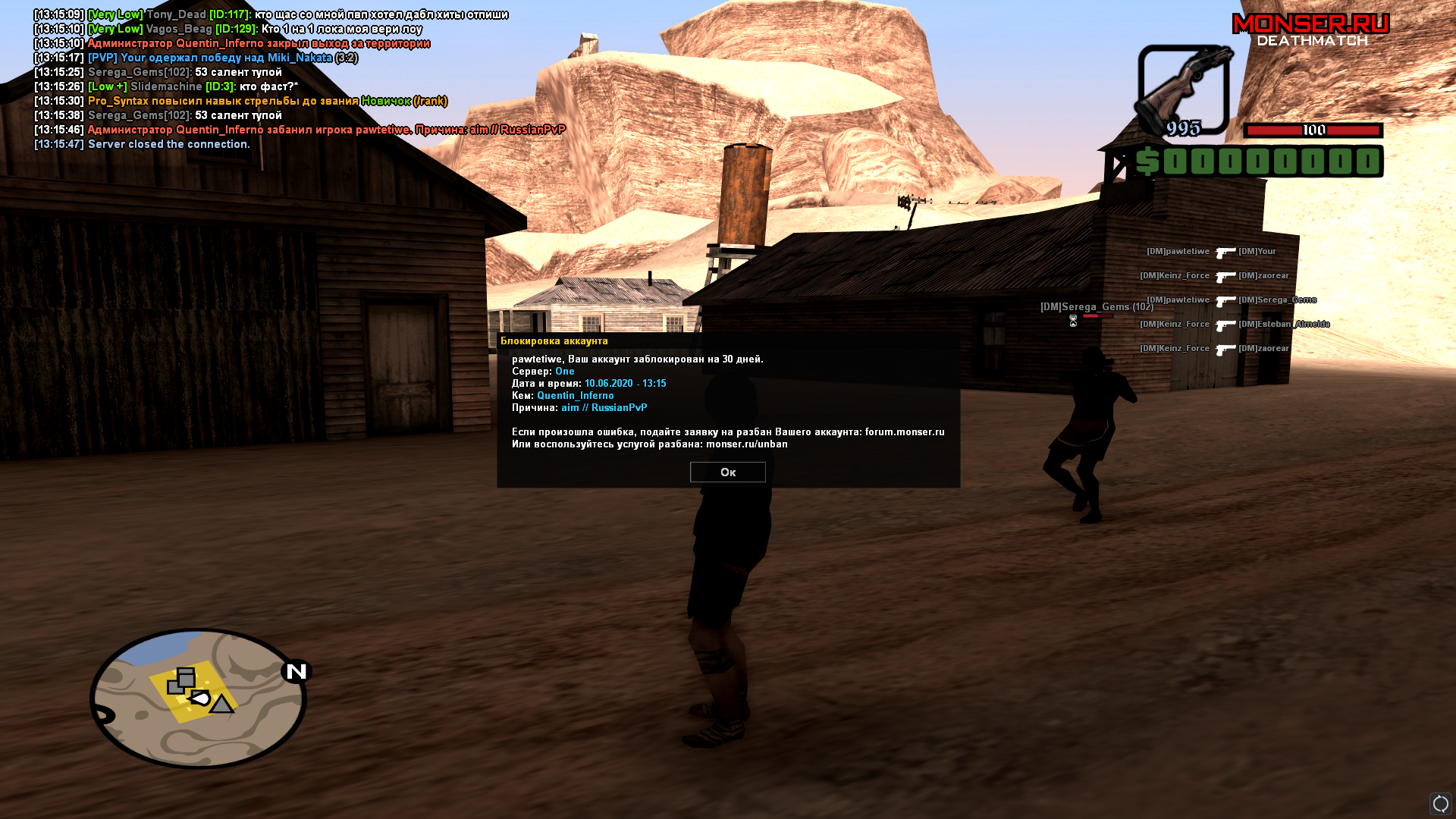Click the ban reason aim // RussianPvP text
Screen dimensions: 1456x819
point(604,407)
